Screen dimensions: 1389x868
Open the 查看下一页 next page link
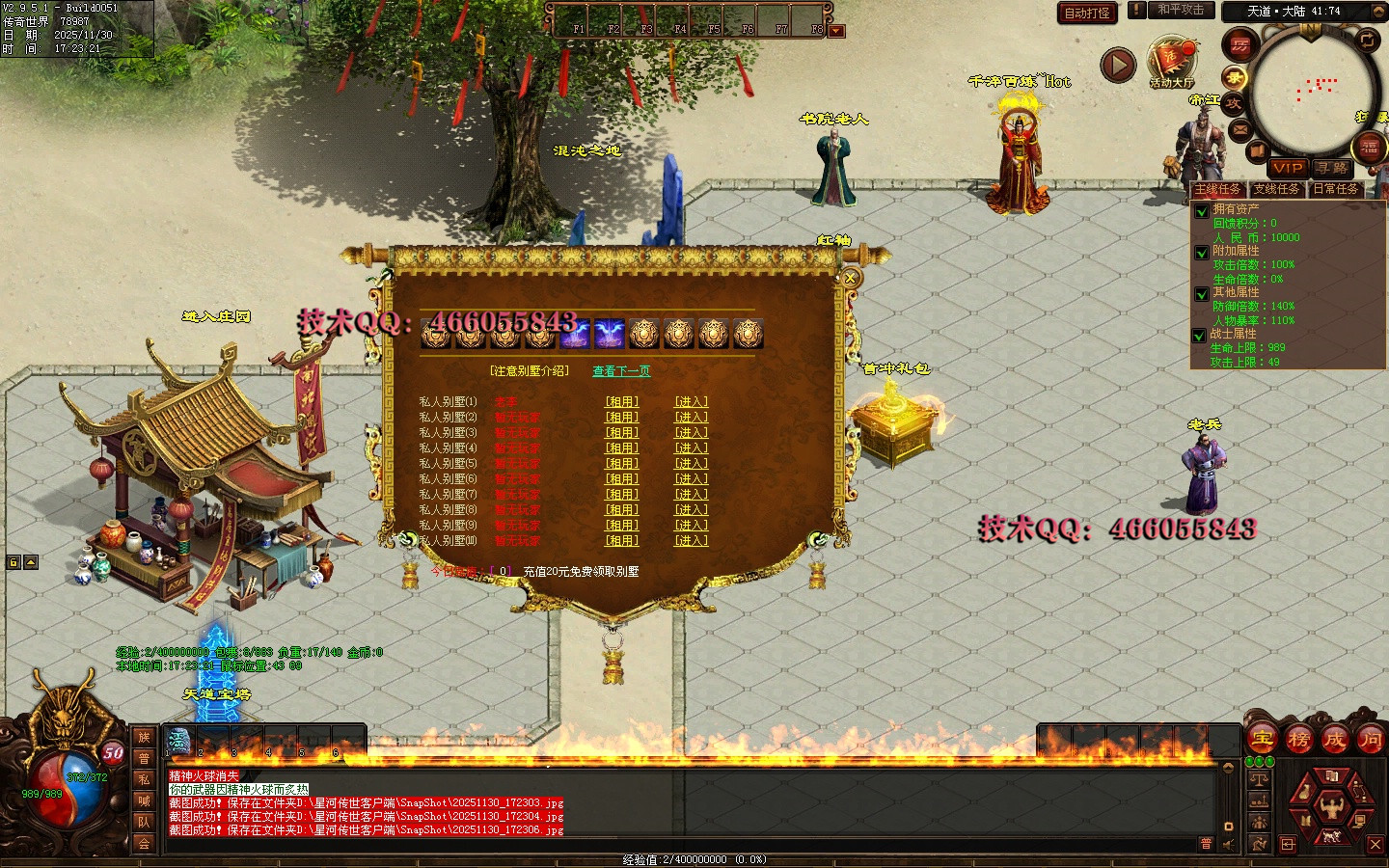click(x=621, y=371)
